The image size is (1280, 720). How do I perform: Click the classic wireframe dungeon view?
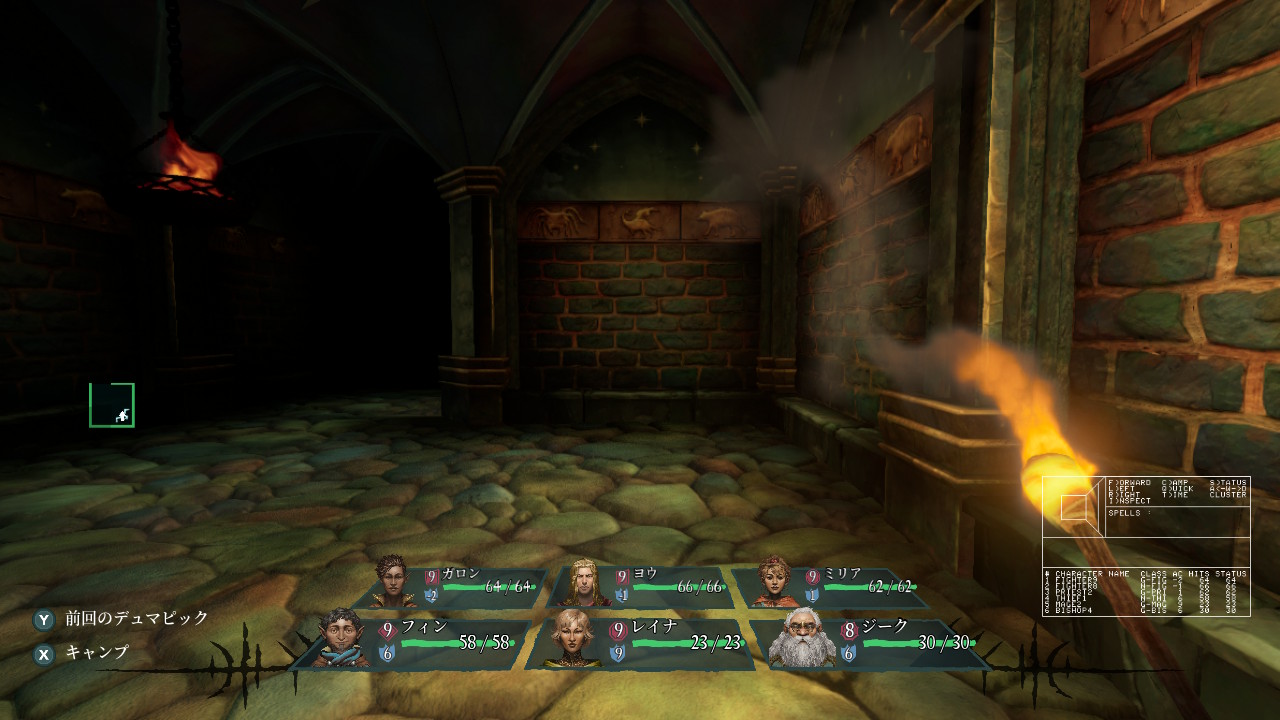[1074, 507]
